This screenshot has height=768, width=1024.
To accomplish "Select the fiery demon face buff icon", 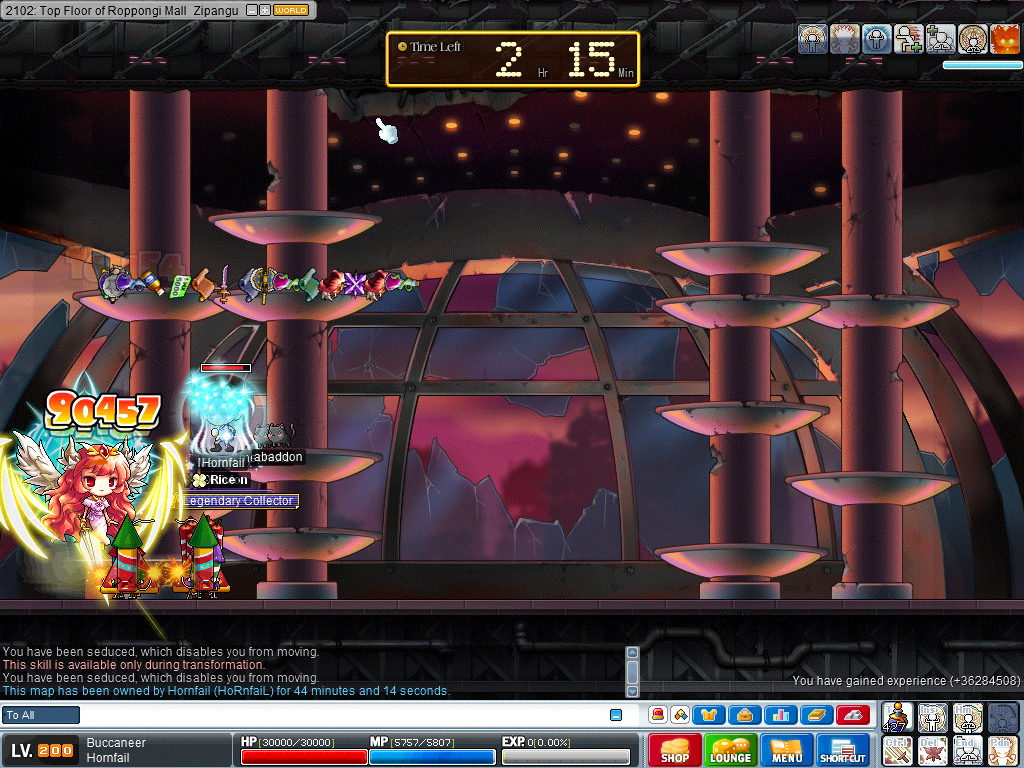I will click(1004, 39).
